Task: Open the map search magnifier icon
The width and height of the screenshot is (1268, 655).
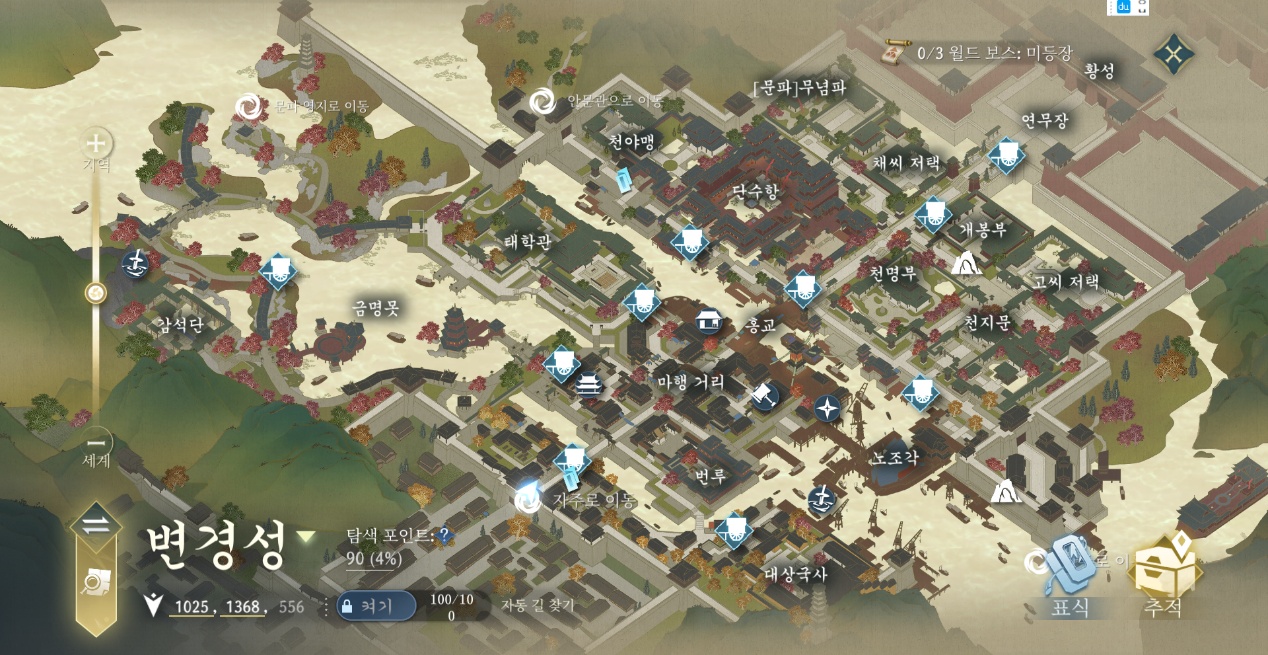Action: (x=96, y=583)
